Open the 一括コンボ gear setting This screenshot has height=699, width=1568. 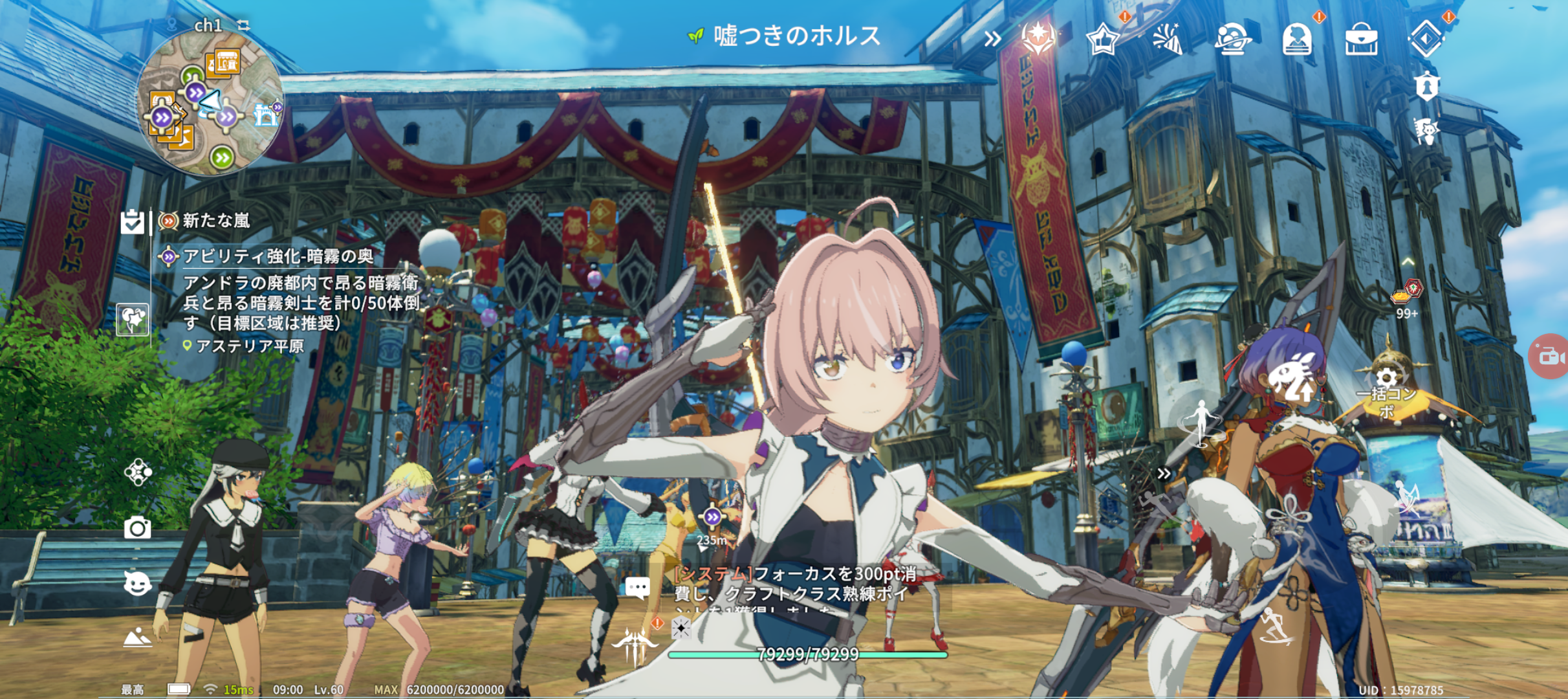coord(1386,379)
